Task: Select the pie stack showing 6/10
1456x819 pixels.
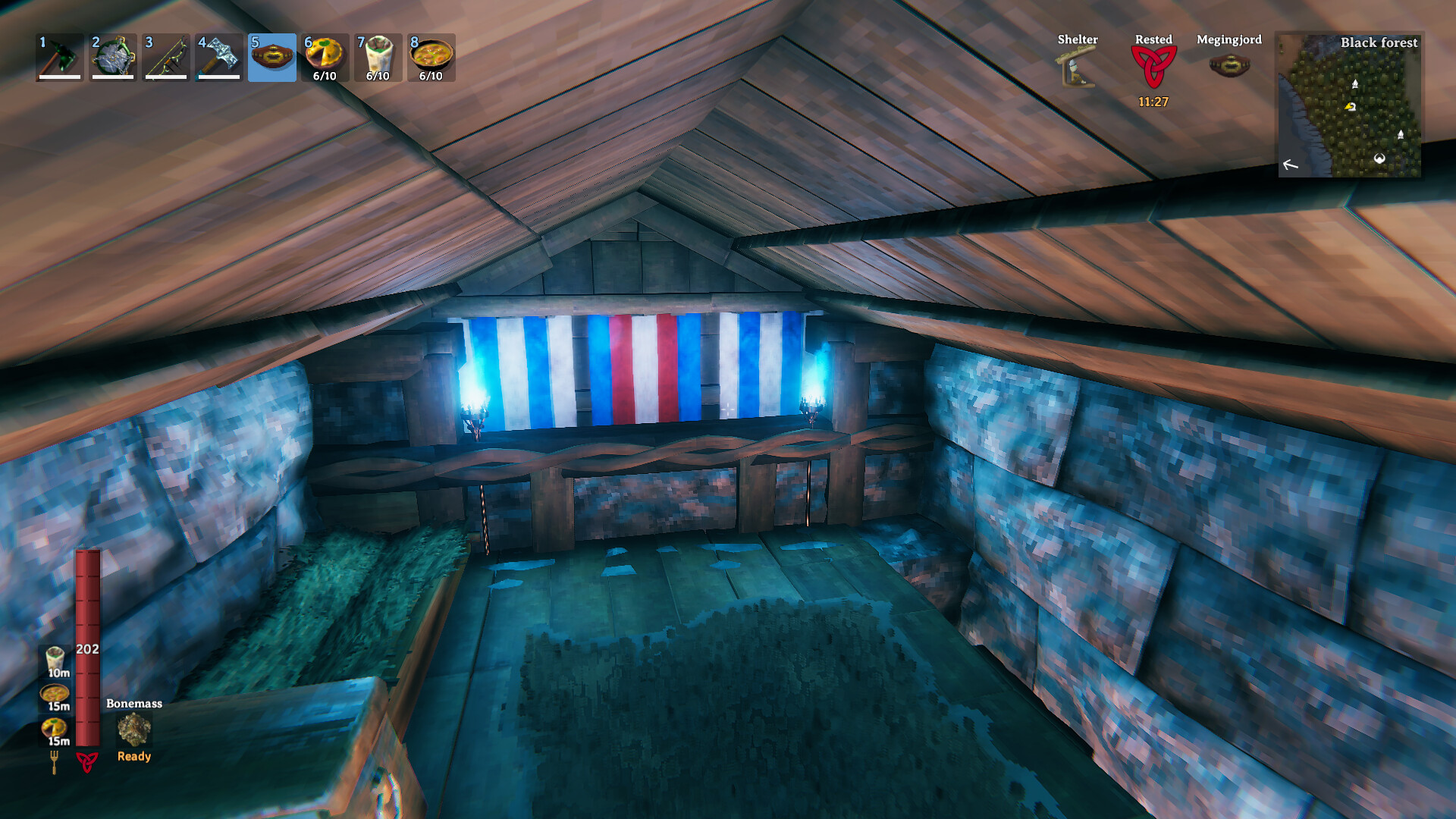Action: 324,55
